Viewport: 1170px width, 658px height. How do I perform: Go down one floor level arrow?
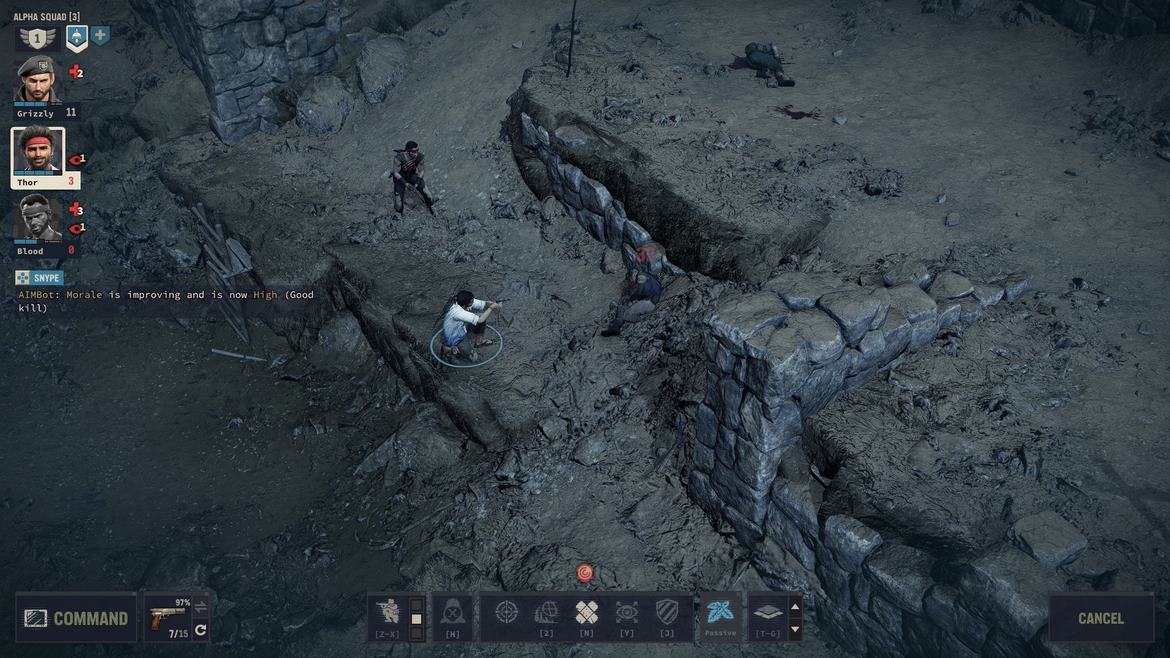[795, 630]
